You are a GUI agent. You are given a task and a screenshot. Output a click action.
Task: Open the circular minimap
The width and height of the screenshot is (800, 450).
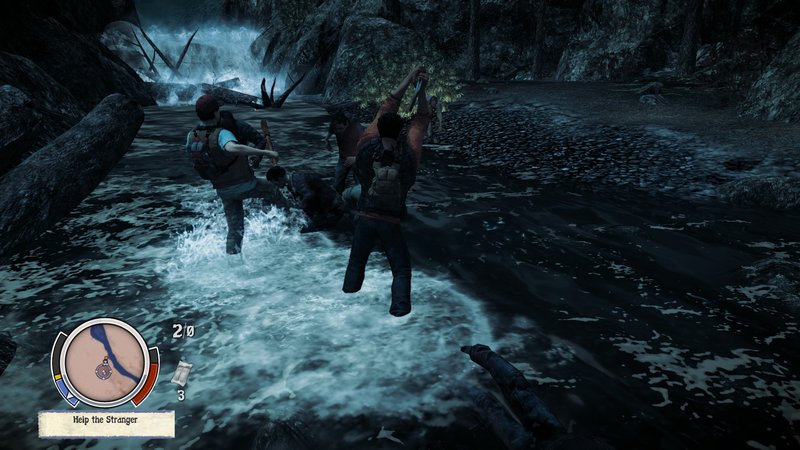point(104,360)
